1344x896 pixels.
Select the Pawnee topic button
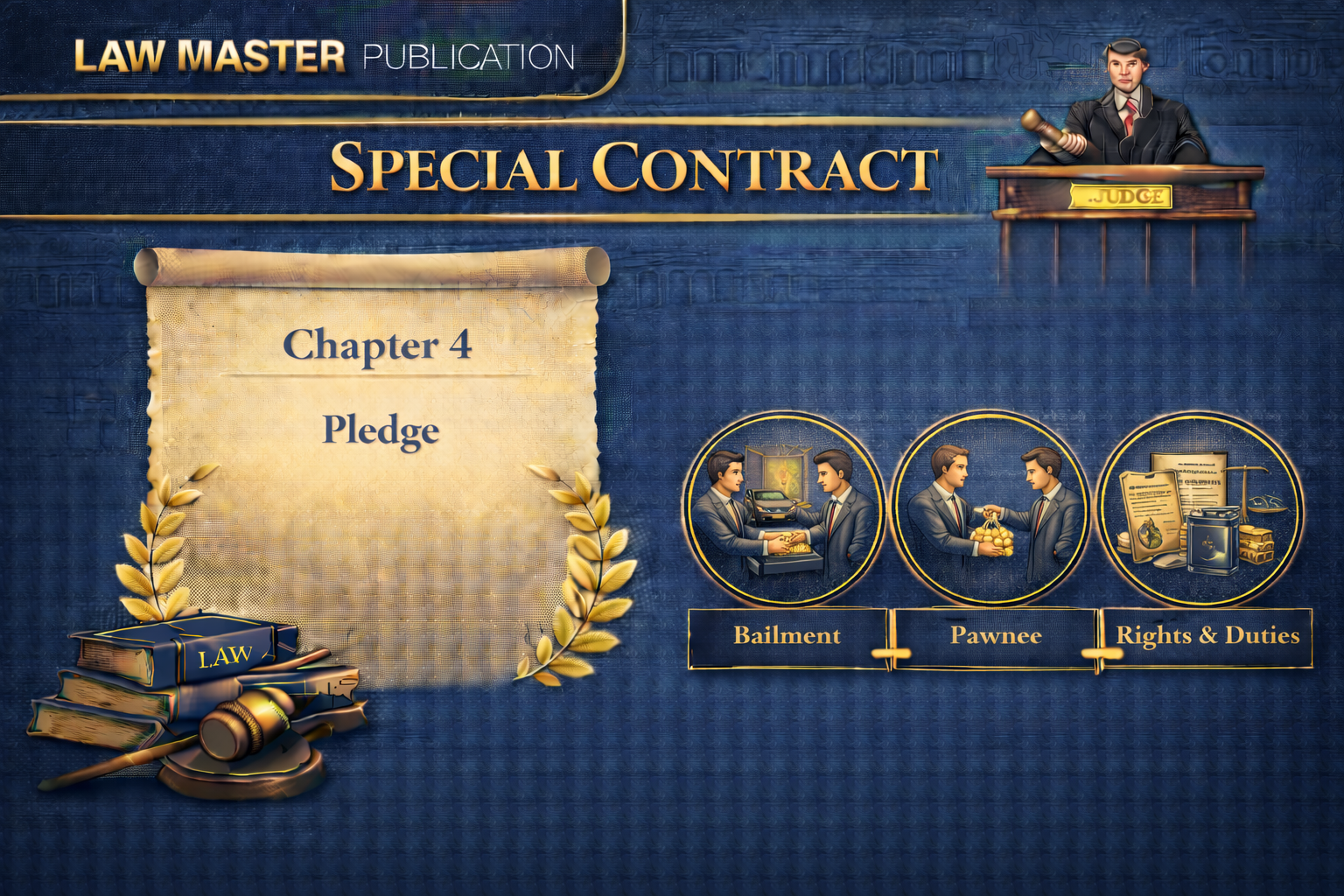point(995,636)
